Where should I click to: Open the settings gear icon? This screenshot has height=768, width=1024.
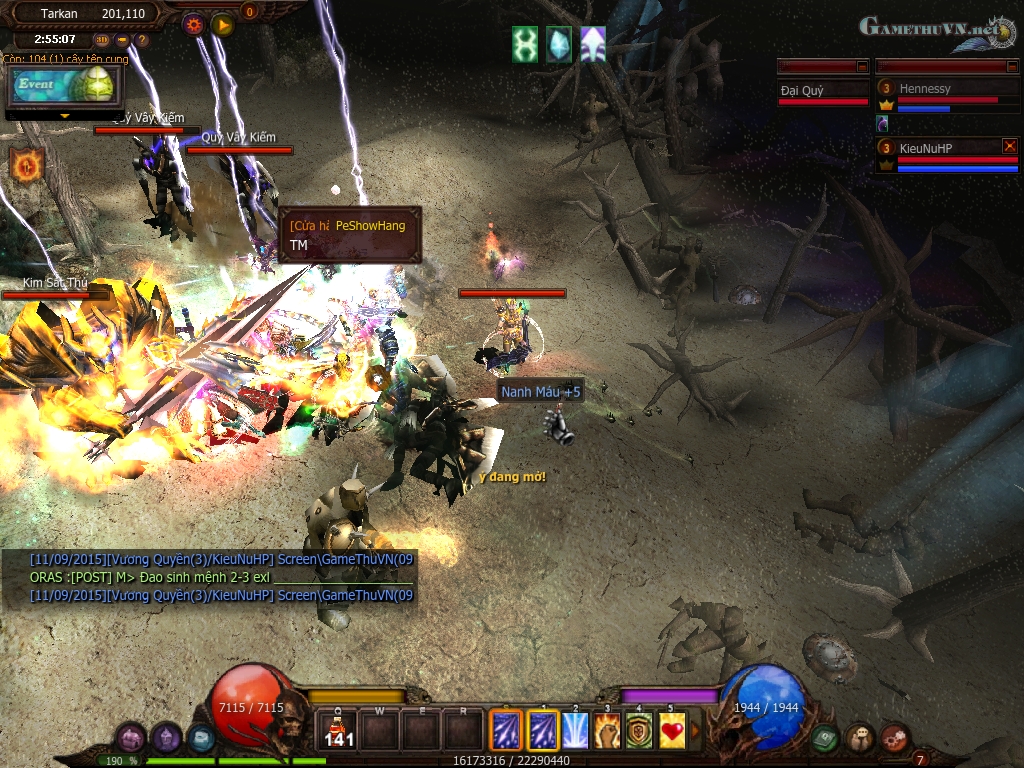[x=194, y=25]
